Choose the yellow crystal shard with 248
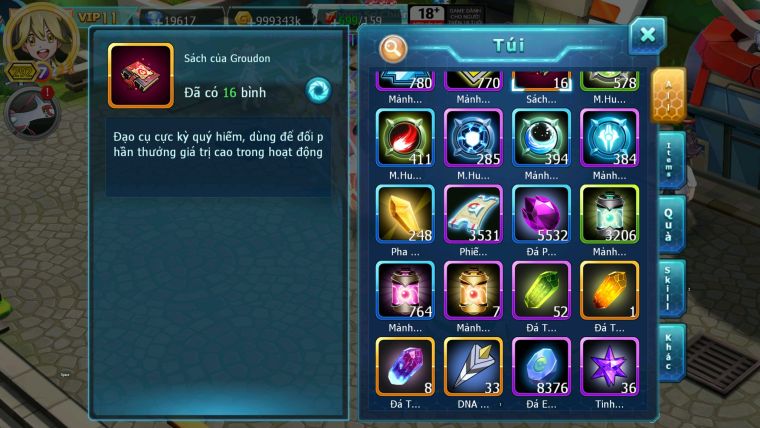The width and height of the screenshot is (760, 428). coord(405,213)
